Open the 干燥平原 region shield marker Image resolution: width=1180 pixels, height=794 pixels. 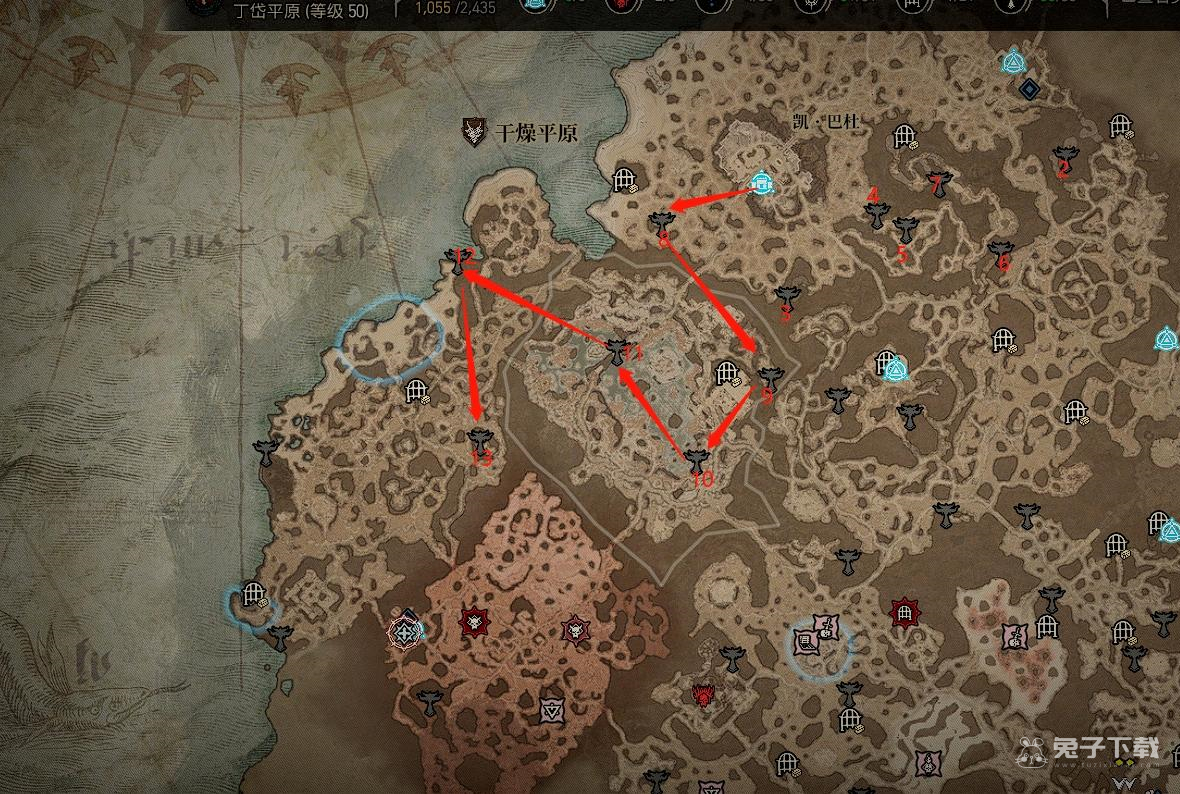pos(474,132)
